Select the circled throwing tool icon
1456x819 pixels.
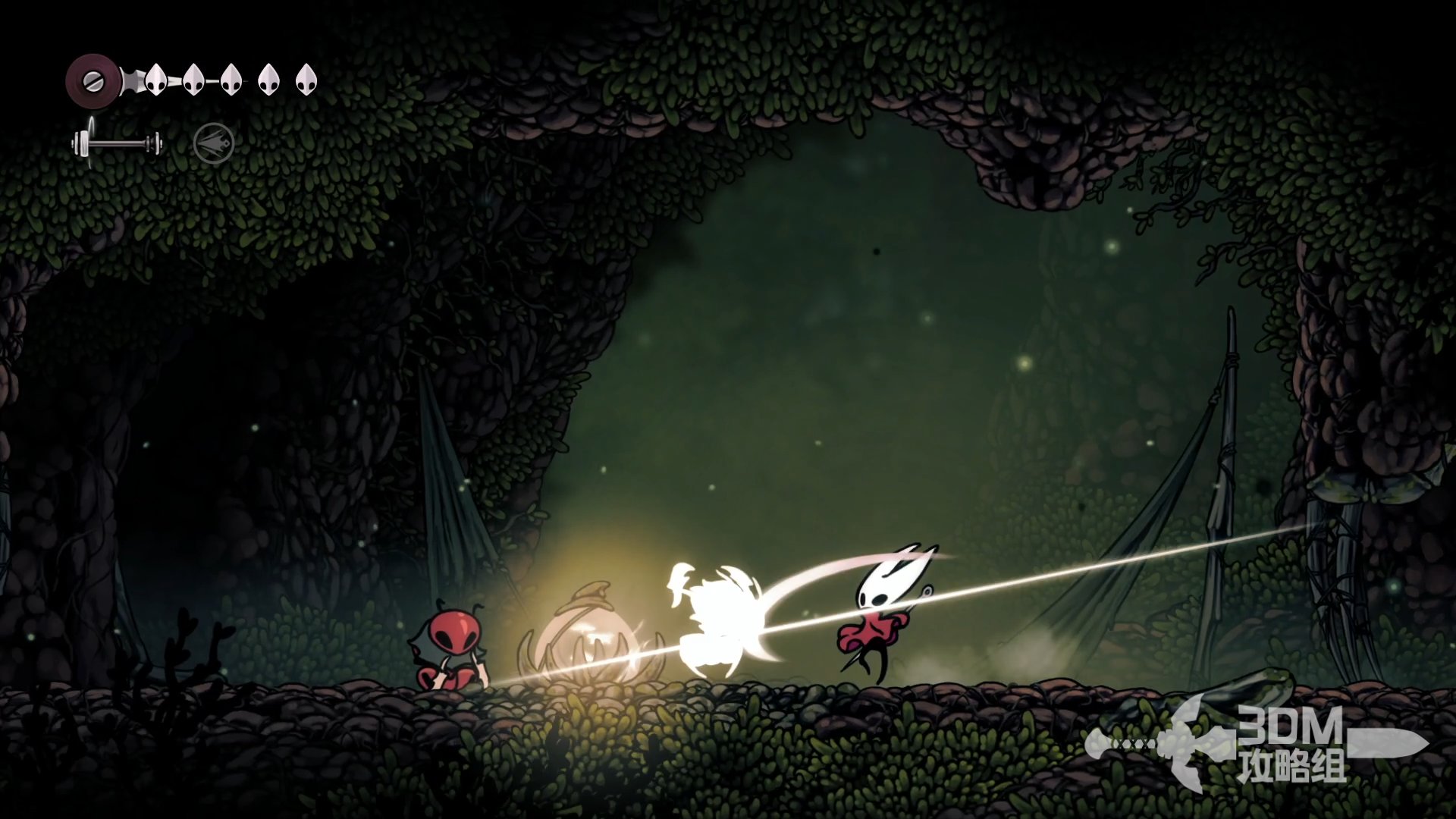pos(214,143)
